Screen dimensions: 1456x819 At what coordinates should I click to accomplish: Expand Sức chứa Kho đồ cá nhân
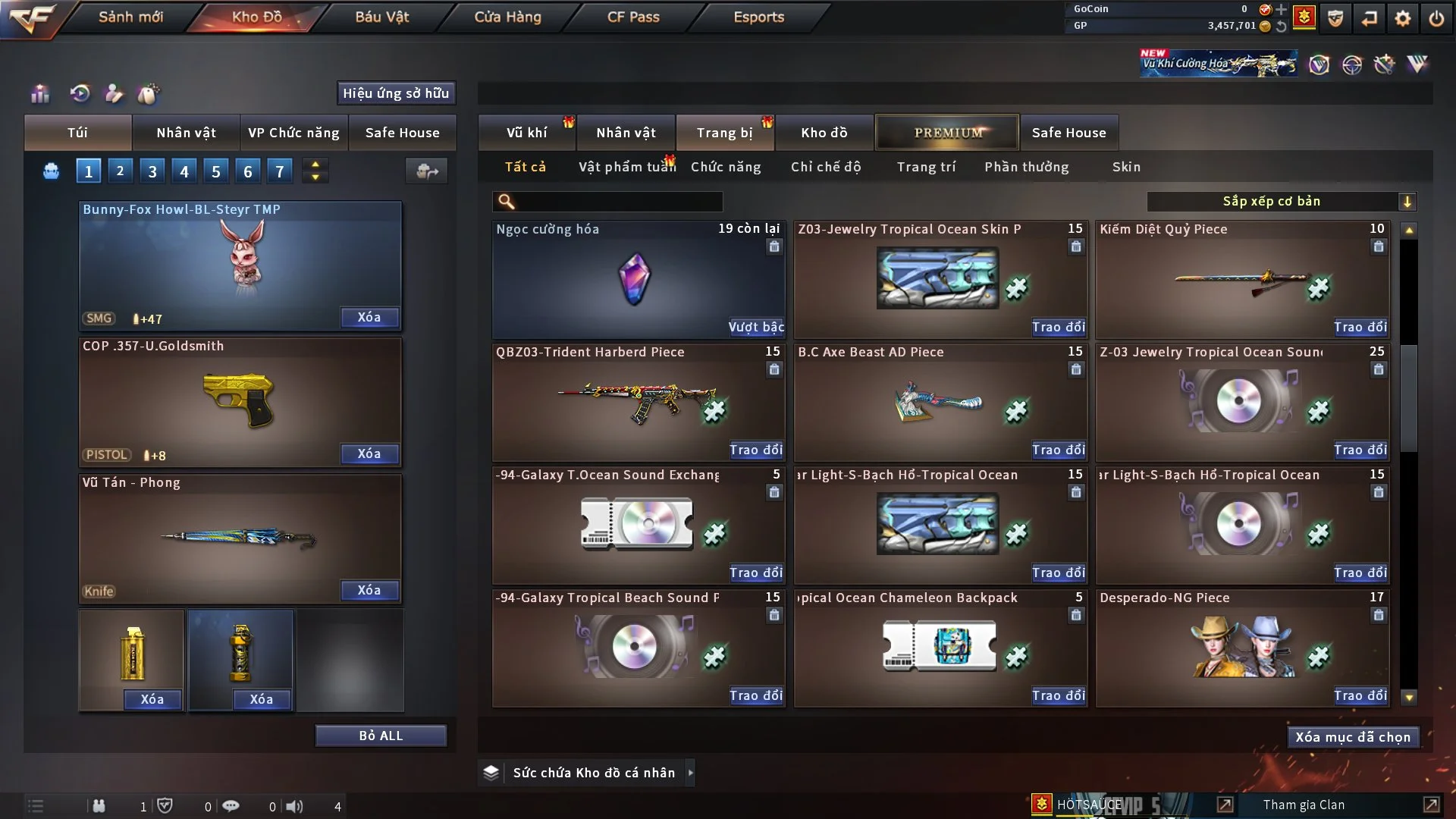click(x=689, y=773)
